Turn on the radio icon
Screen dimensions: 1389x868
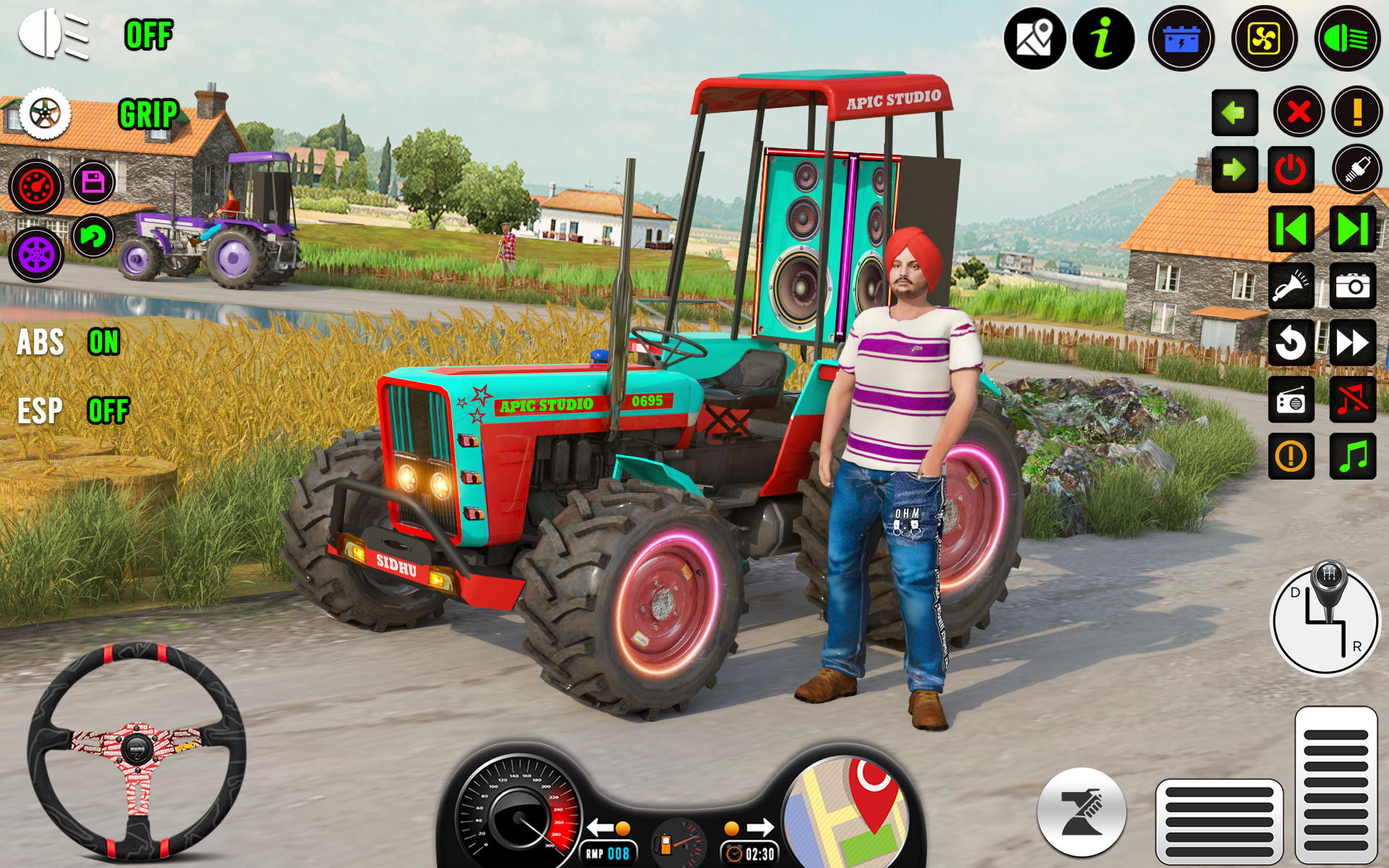coord(1291,399)
